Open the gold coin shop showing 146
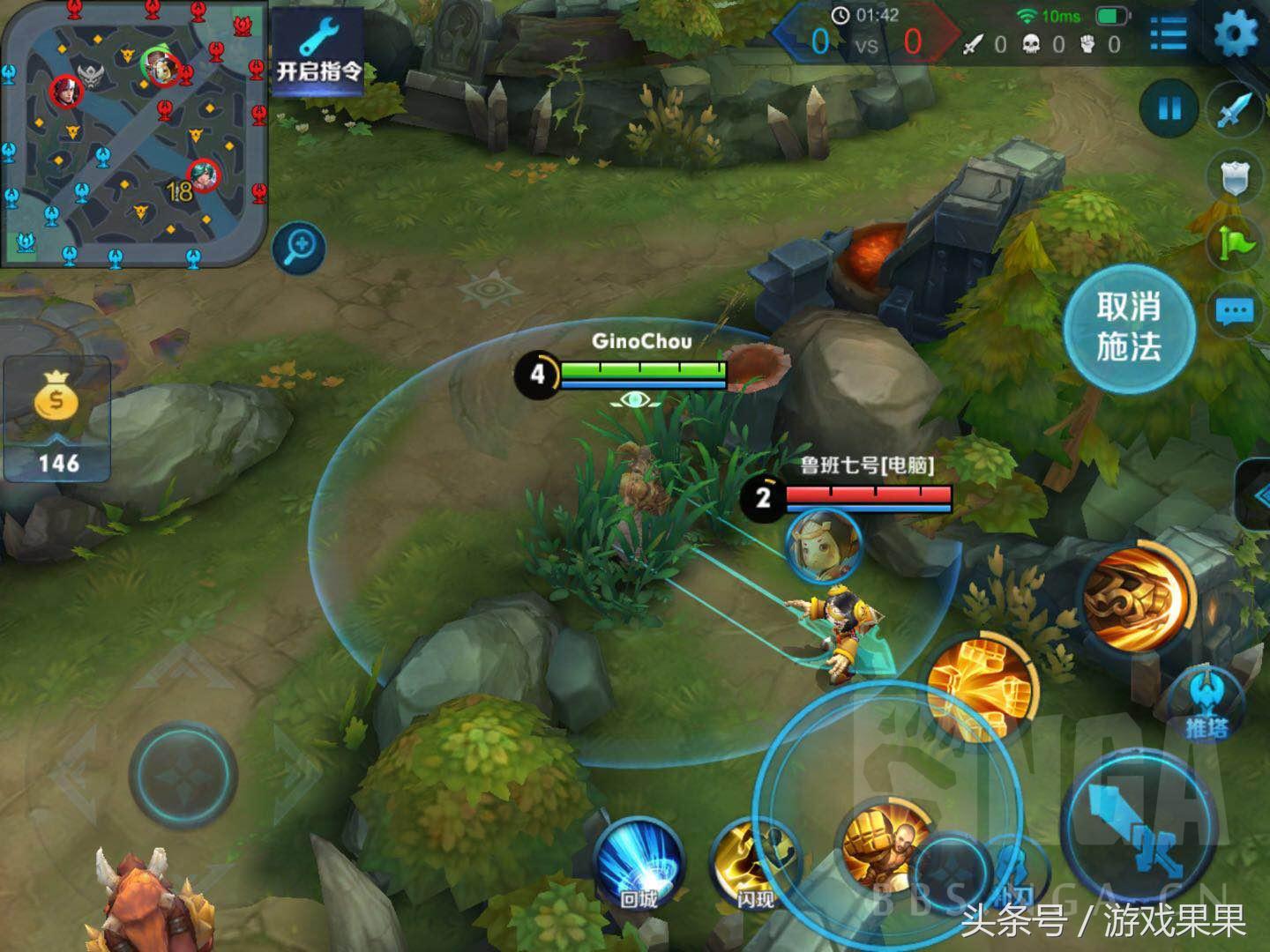This screenshot has width=1270, height=952. click(x=57, y=419)
